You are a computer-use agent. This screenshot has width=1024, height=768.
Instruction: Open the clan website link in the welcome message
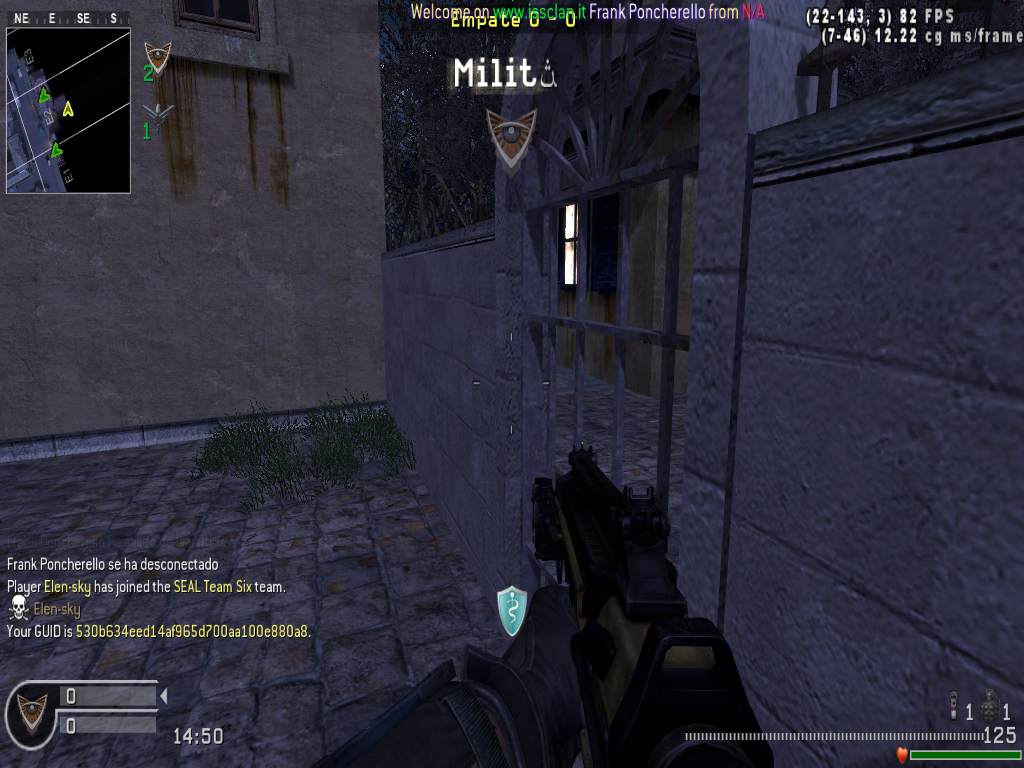pyautogui.click(x=537, y=12)
